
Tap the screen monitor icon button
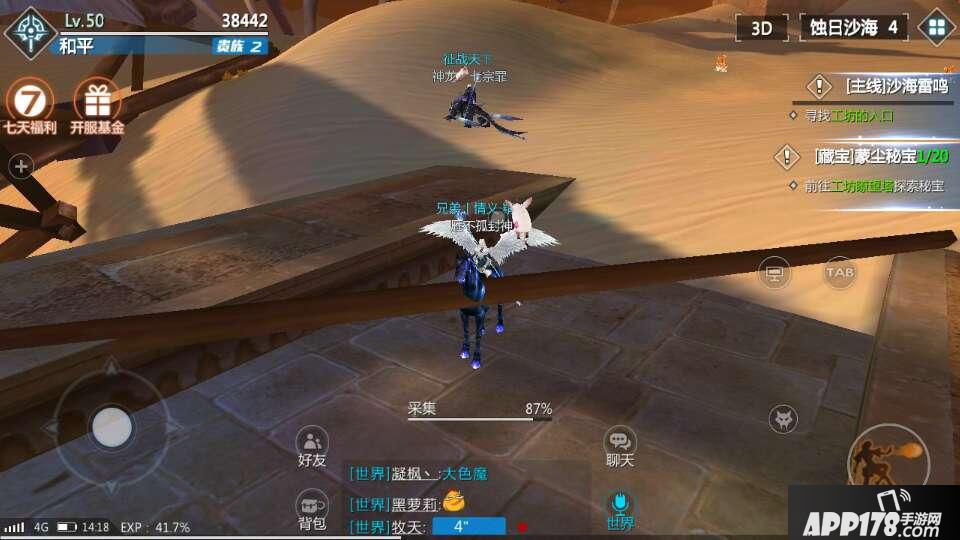[x=774, y=272]
